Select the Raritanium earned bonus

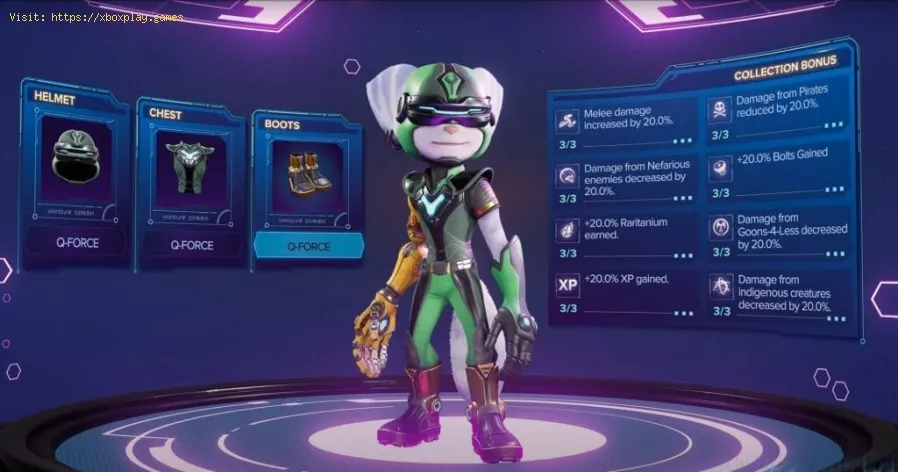pyautogui.click(x=625, y=237)
